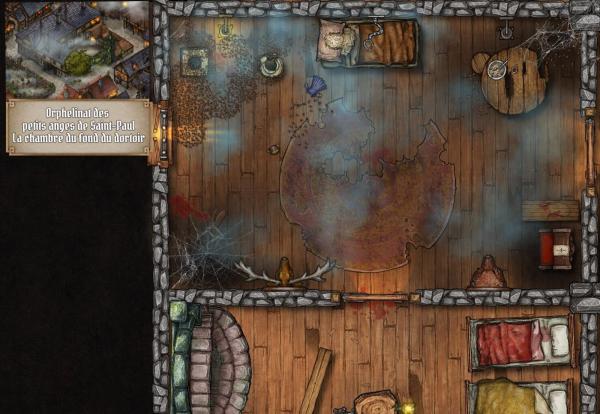The image size is (600, 414).
Task: Click the orphanage overview thumbnail image
Action: tap(77, 49)
